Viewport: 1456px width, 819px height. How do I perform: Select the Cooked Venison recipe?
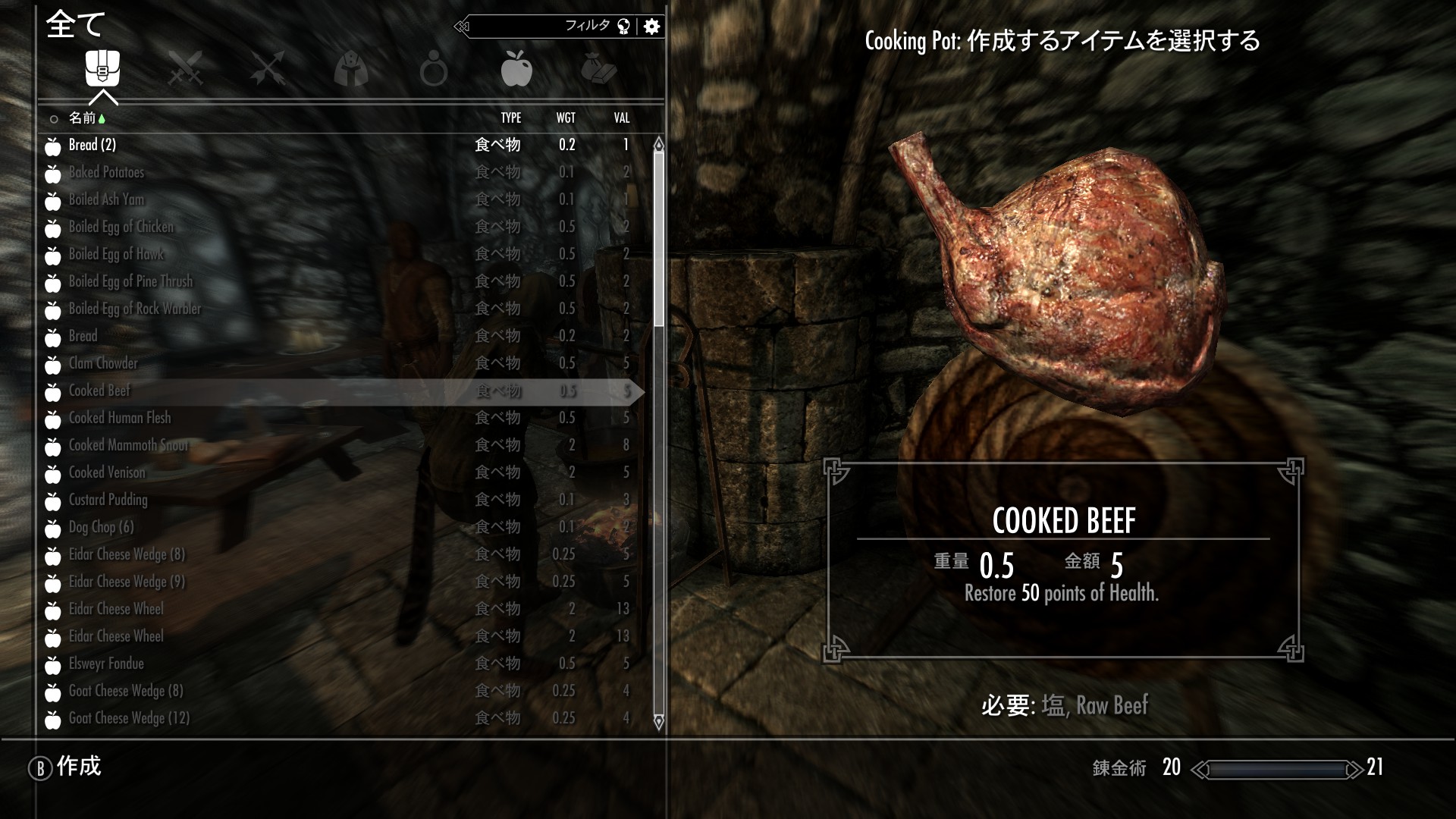coord(107,472)
